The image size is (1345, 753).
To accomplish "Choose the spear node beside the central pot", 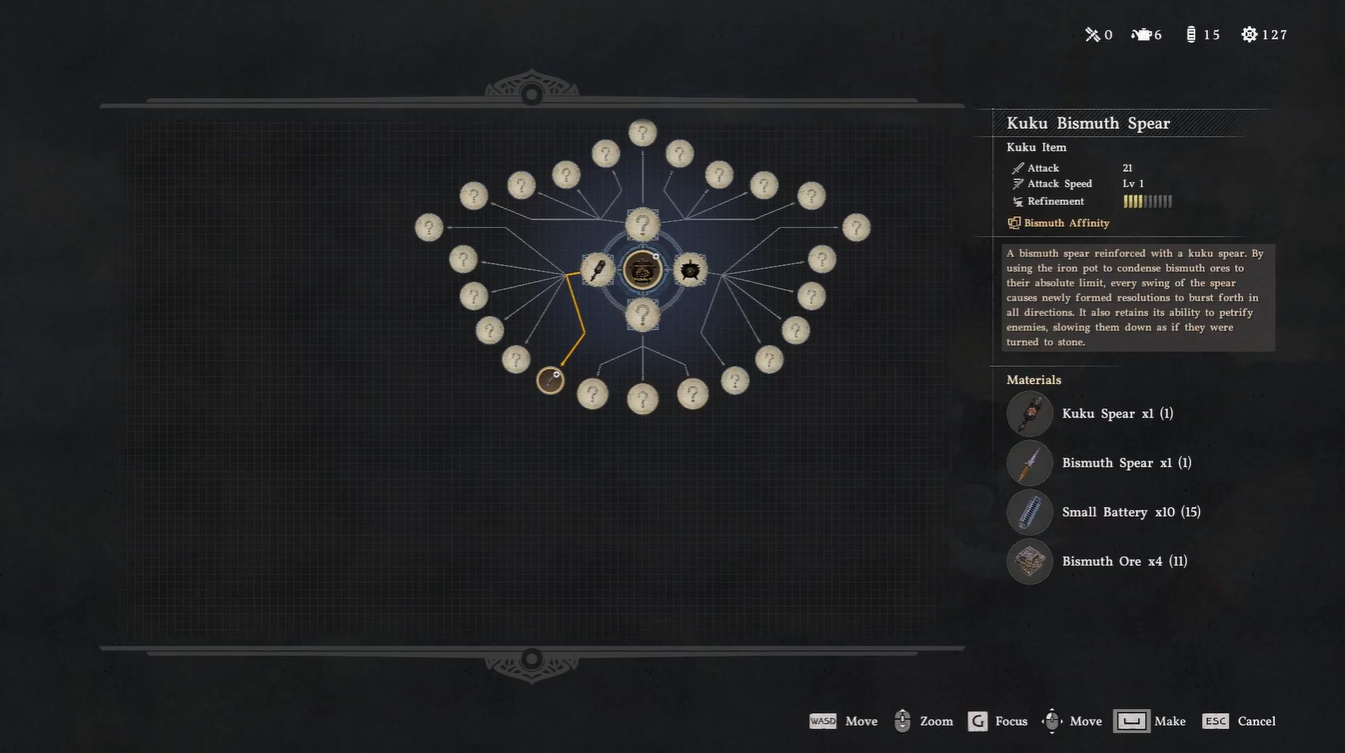I will click(x=597, y=270).
